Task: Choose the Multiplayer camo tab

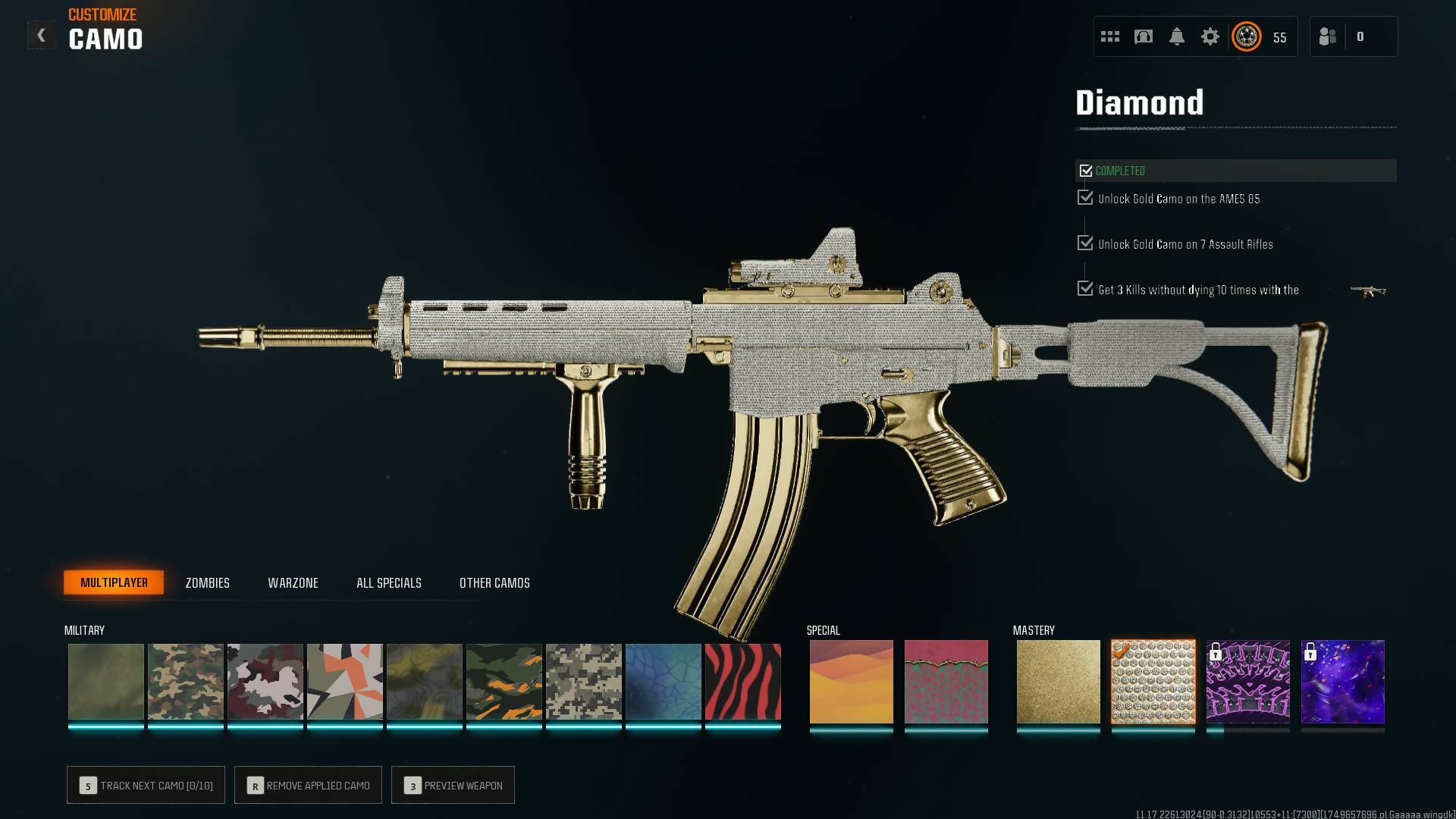Action: pyautogui.click(x=114, y=582)
